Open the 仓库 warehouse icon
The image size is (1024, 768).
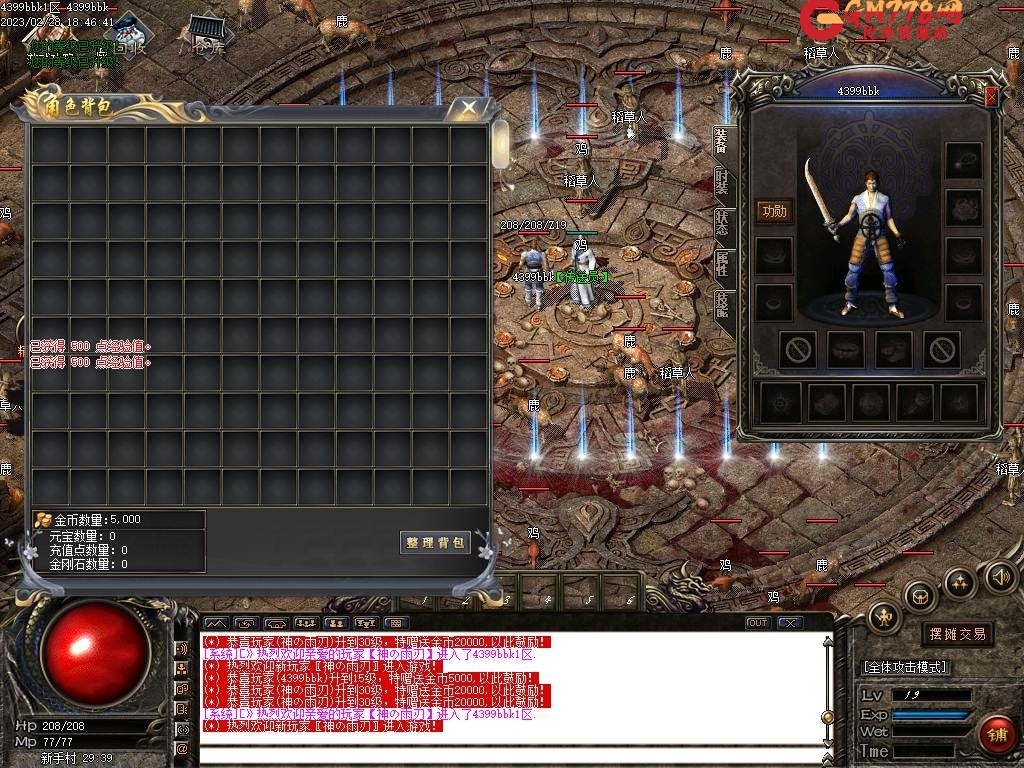click(x=209, y=35)
